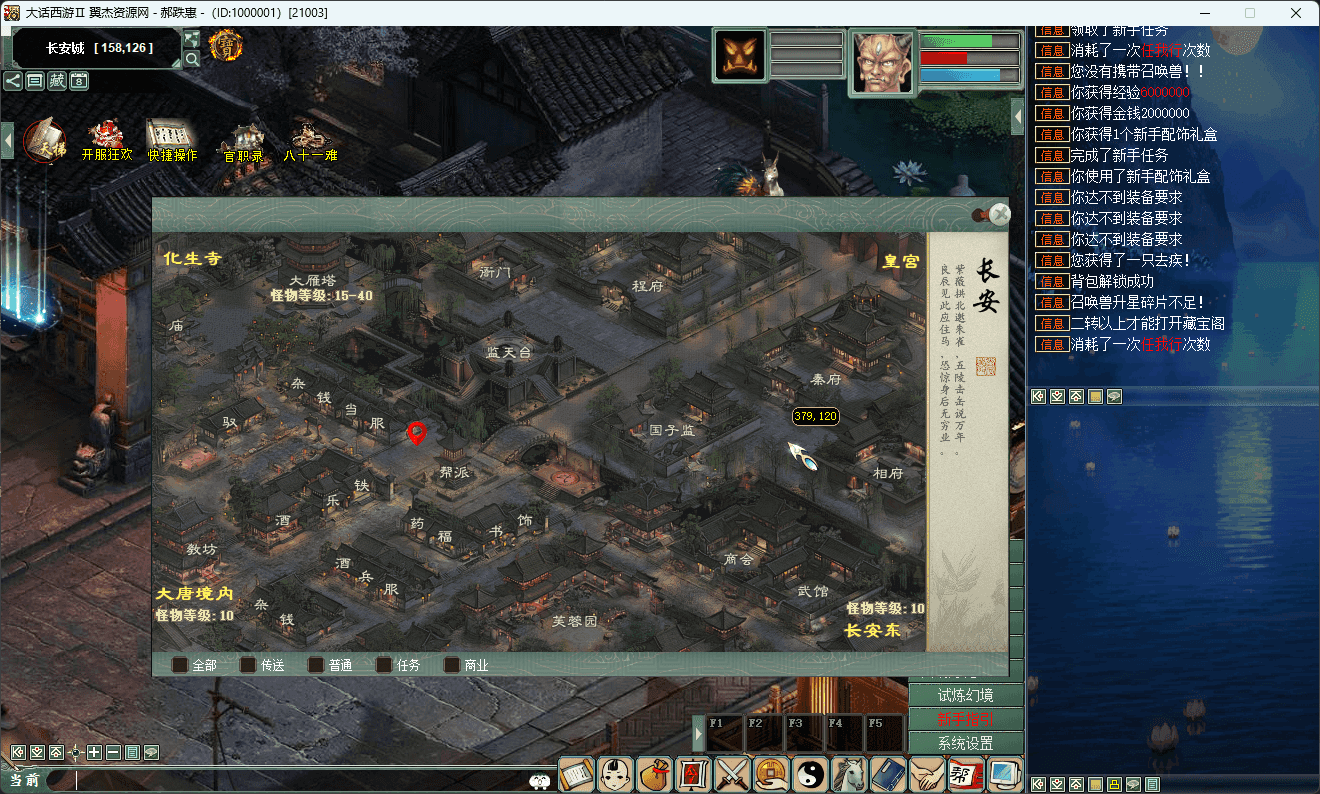Open the white horse mount icon
Screen dimensions: 1320x794
(850, 774)
